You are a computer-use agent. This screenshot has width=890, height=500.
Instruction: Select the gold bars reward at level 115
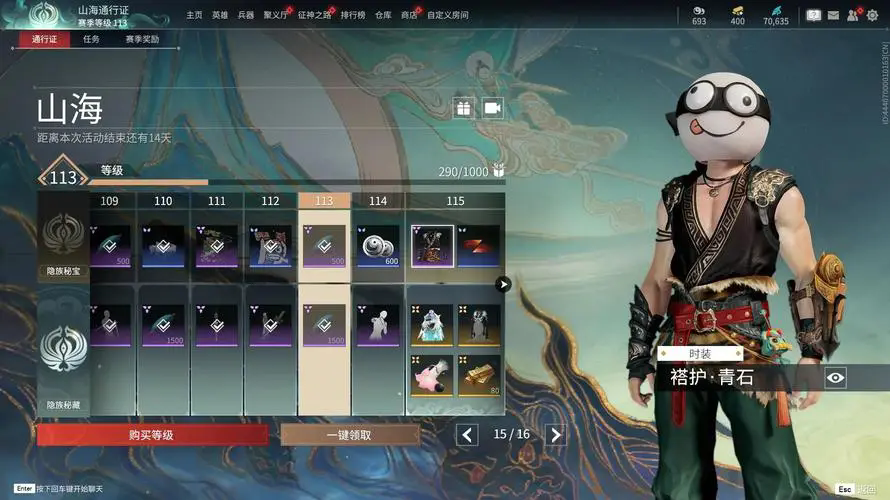click(x=478, y=375)
